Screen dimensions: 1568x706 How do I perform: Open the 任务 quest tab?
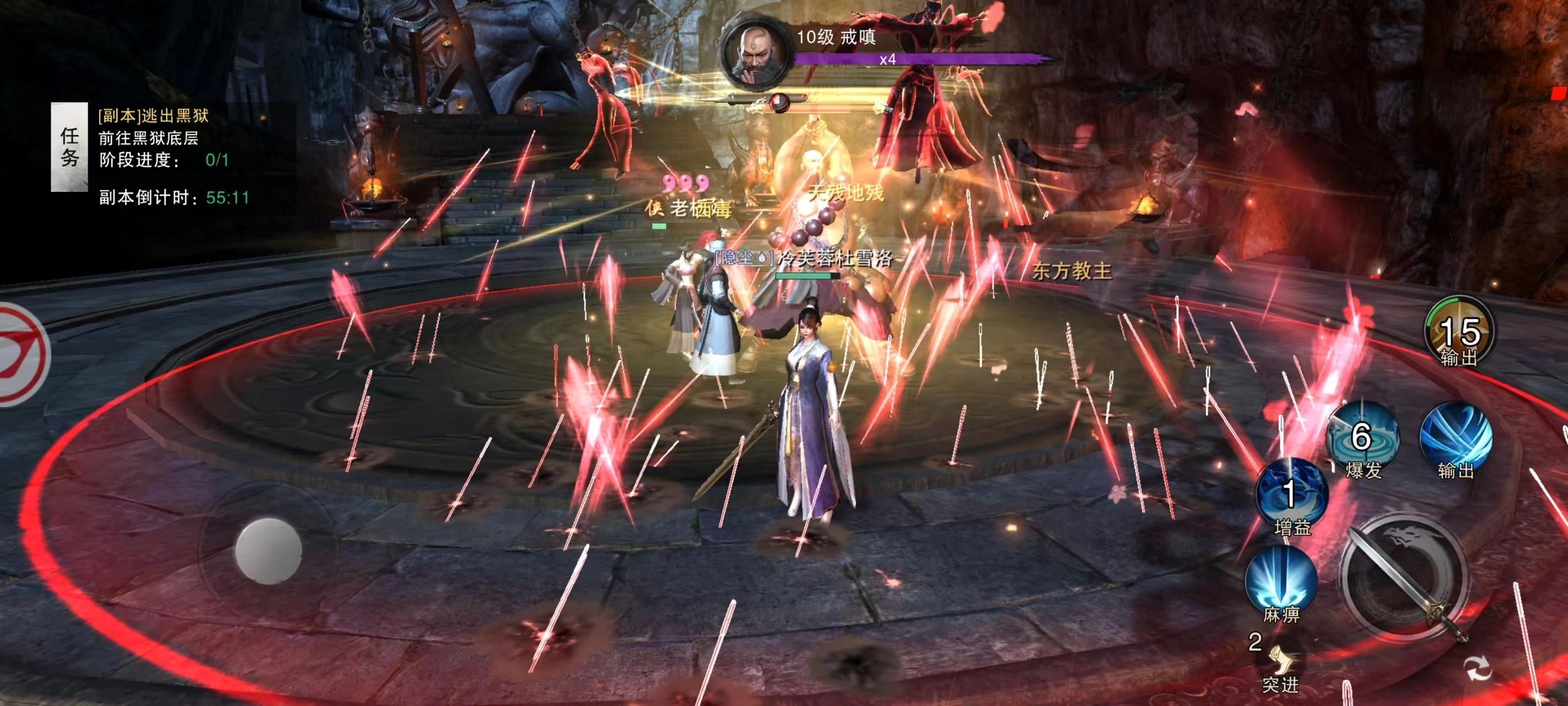[69, 147]
